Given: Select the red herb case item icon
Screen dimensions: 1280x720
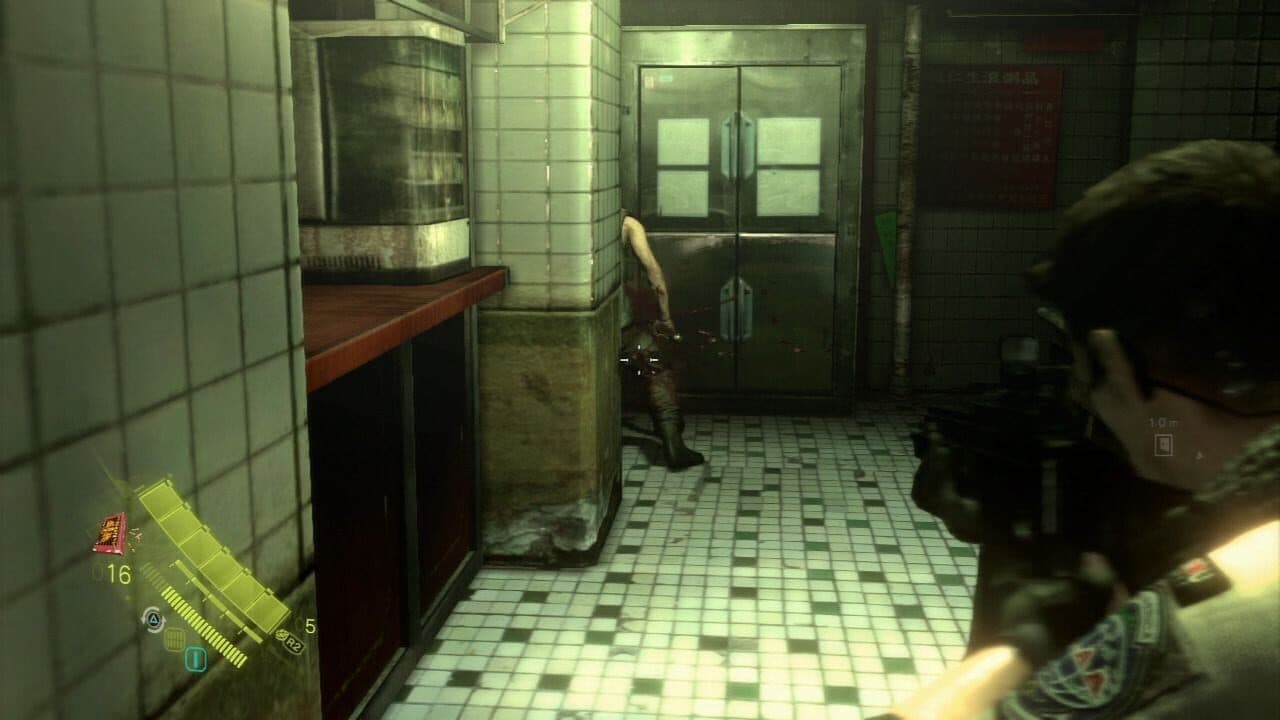Looking at the screenshot, I should (109, 533).
